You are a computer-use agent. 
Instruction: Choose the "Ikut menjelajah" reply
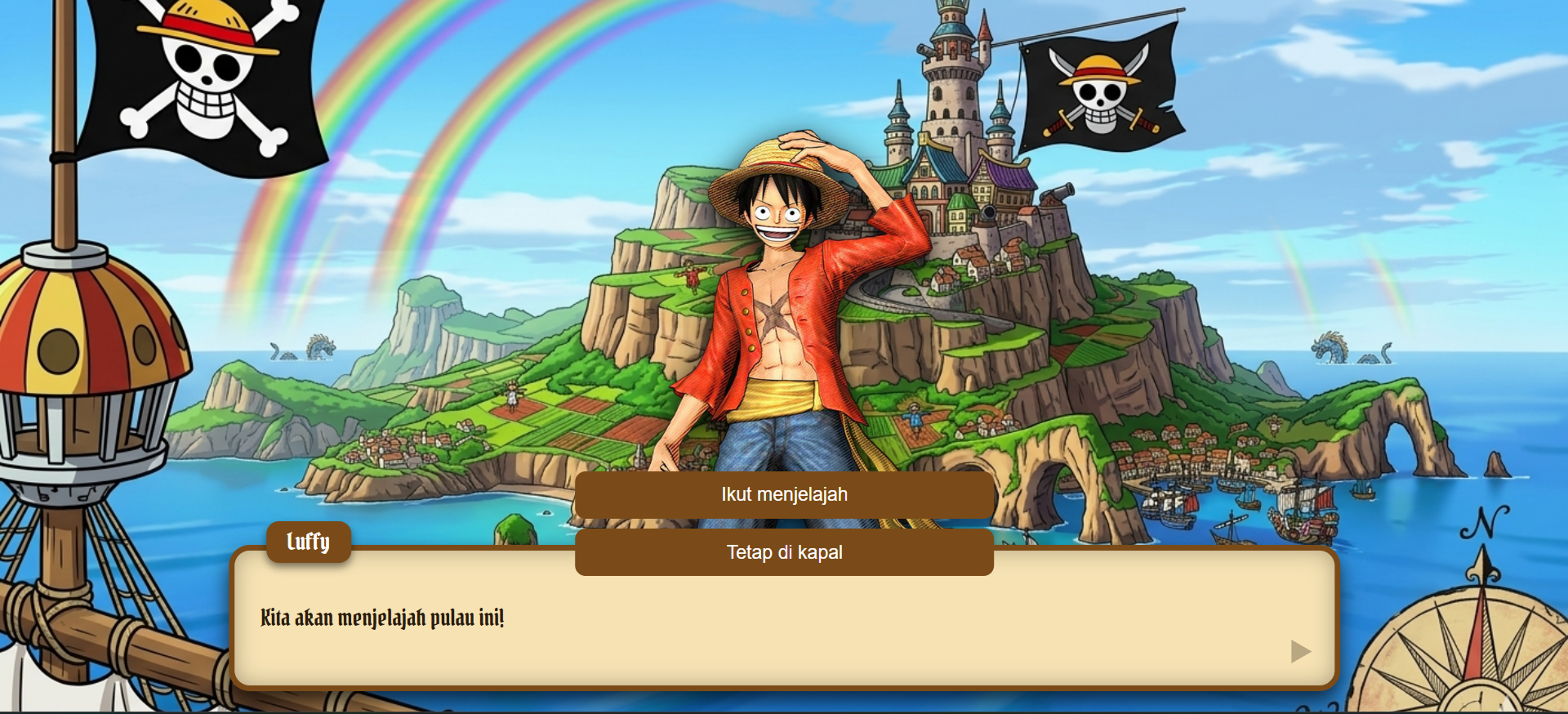(784, 494)
